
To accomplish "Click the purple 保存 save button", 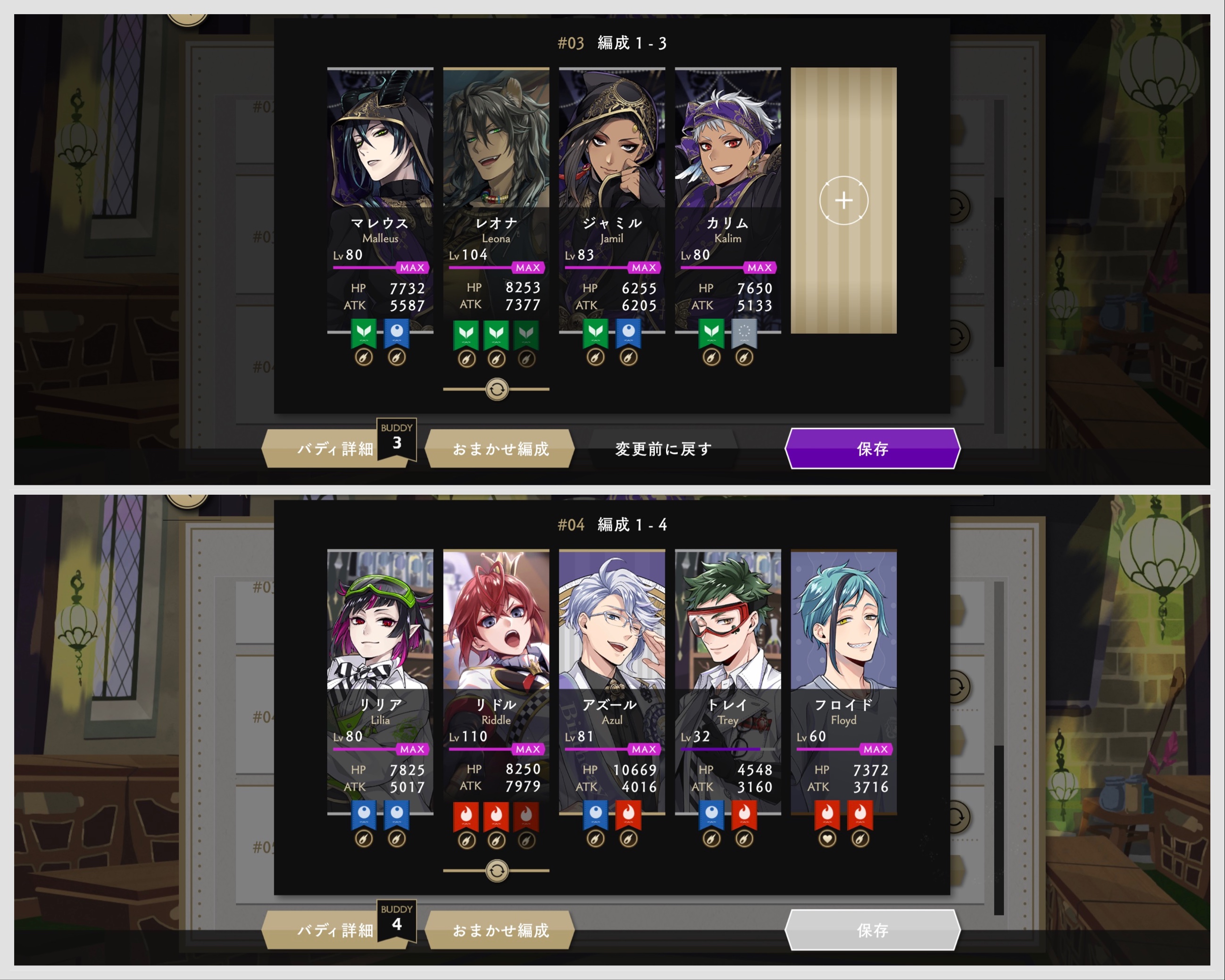I will pos(872,449).
